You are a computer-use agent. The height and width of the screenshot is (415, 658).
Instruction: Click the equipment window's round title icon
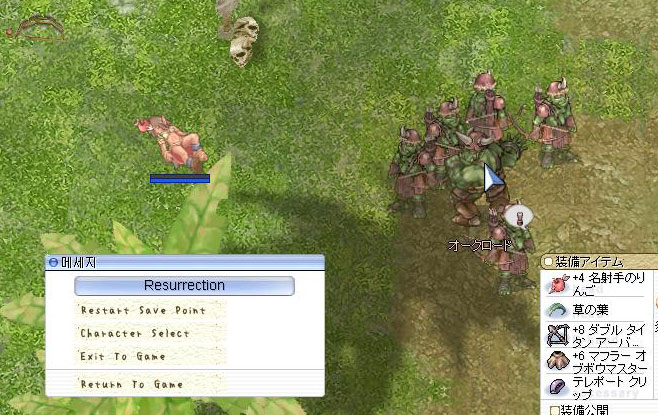point(548,262)
